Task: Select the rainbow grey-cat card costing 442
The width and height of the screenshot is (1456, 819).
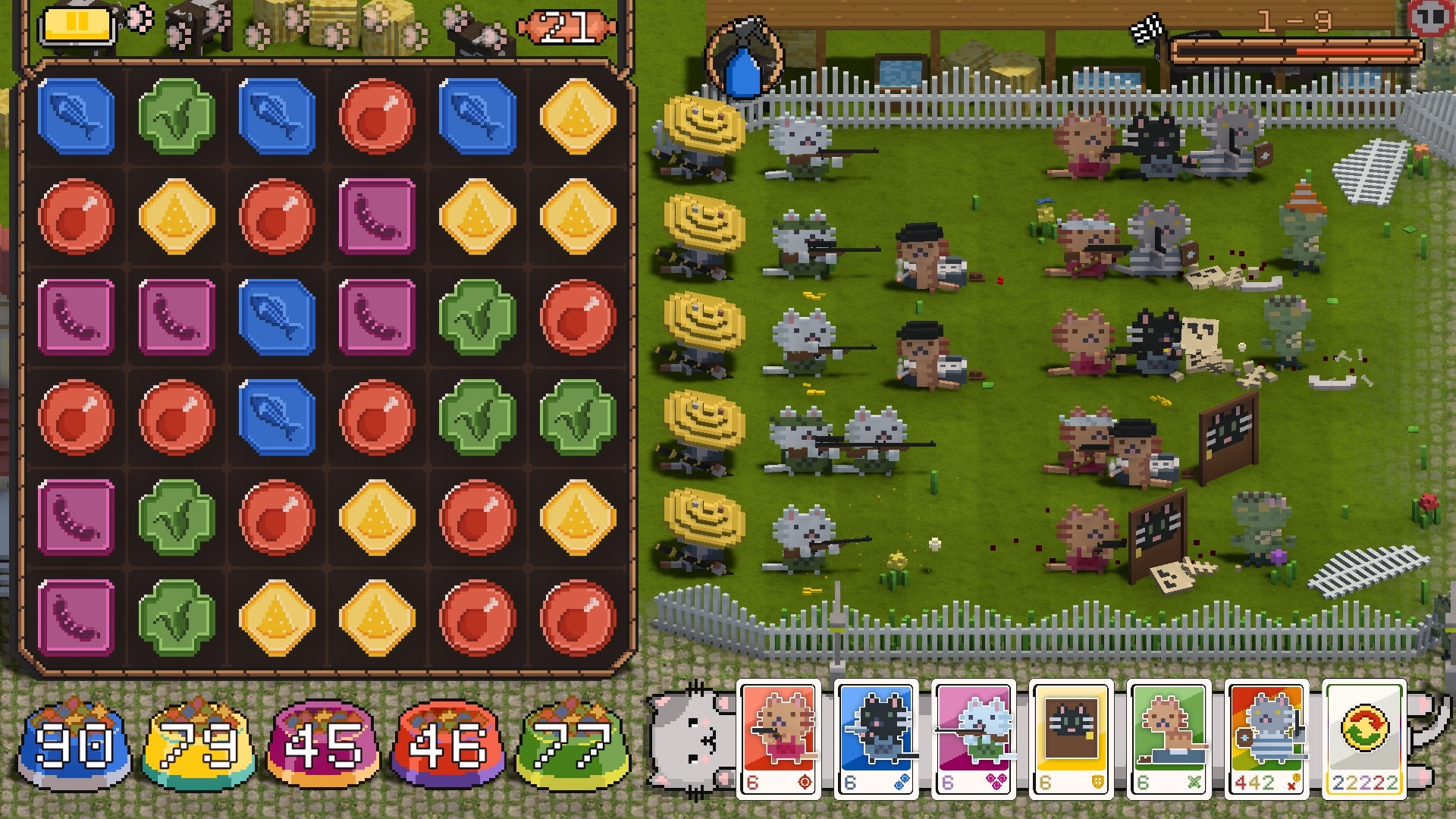Action: (x=1266, y=739)
